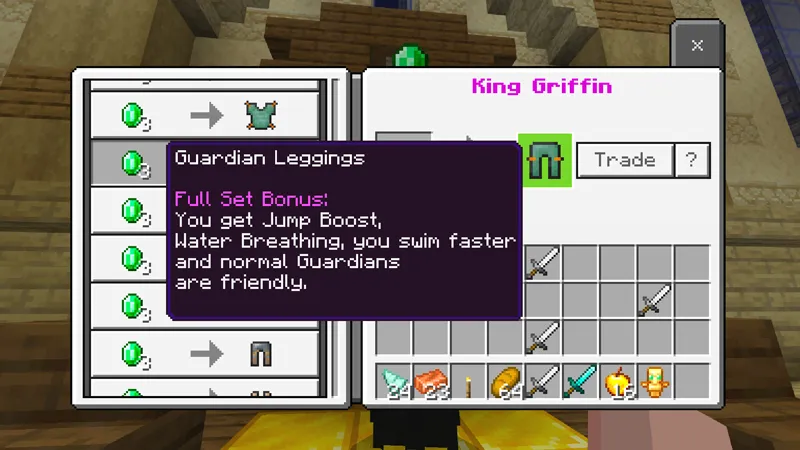The height and width of the screenshot is (450, 800).
Task: Select the teal chestplate trade offer
Action: tap(205, 116)
